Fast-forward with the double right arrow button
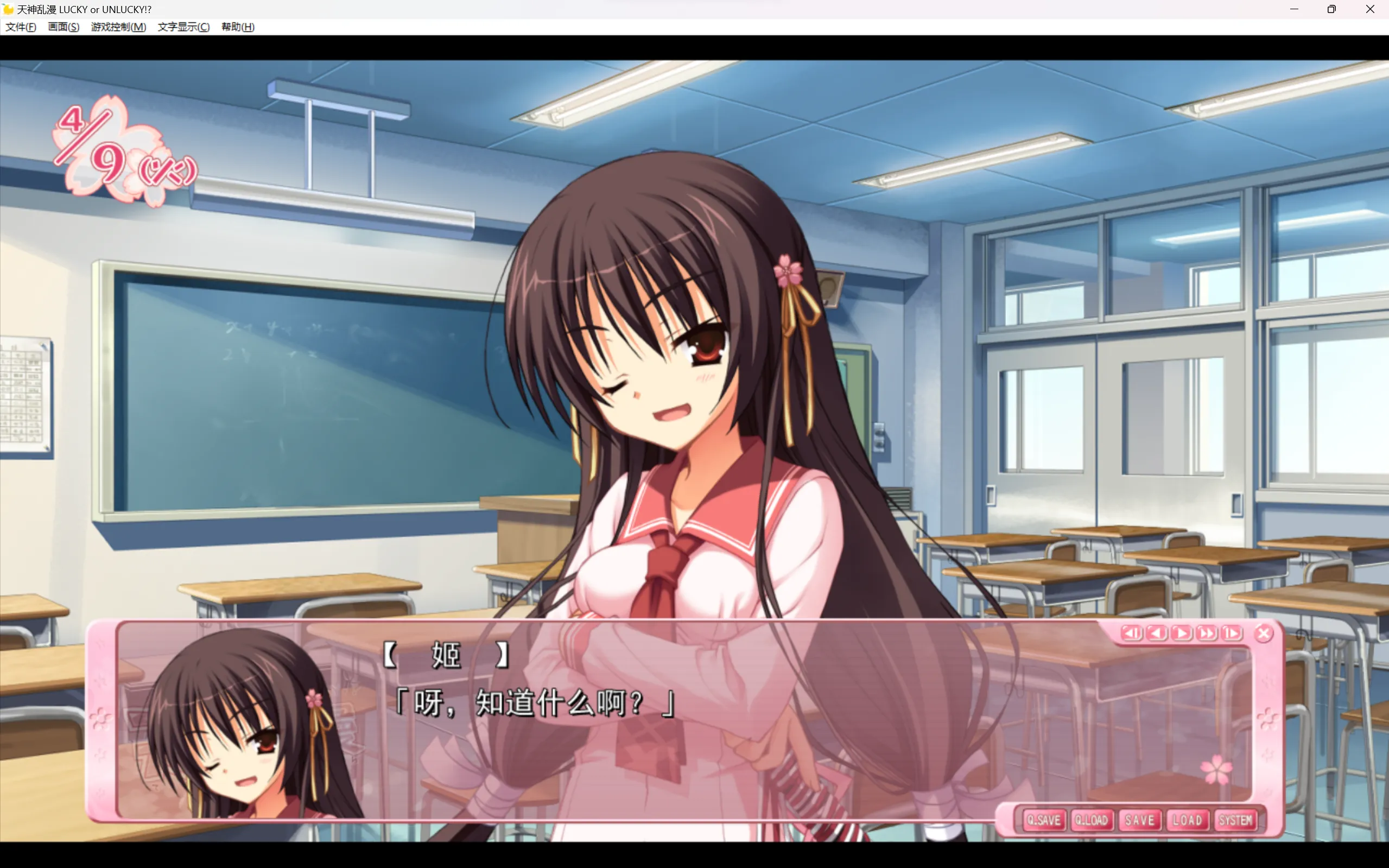 [1207, 633]
